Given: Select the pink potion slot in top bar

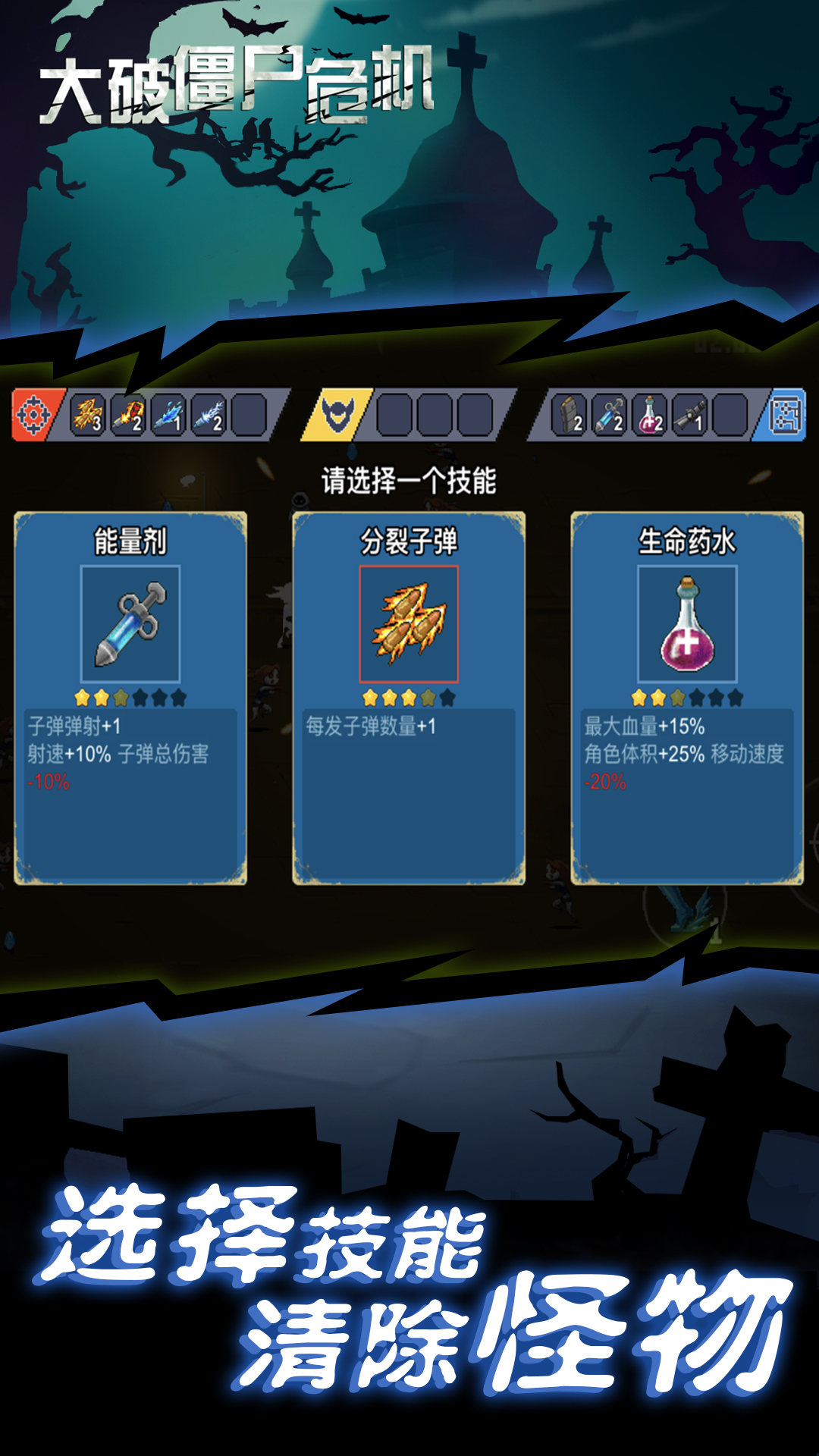Looking at the screenshot, I should pyautogui.click(x=650, y=415).
